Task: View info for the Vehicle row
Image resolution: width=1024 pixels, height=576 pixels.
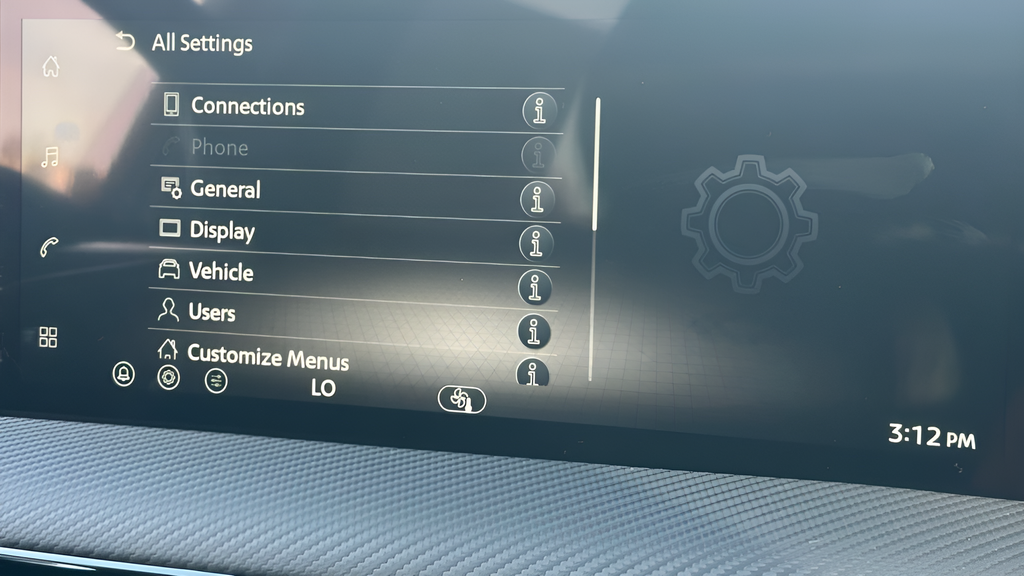Action: click(x=535, y=287)
